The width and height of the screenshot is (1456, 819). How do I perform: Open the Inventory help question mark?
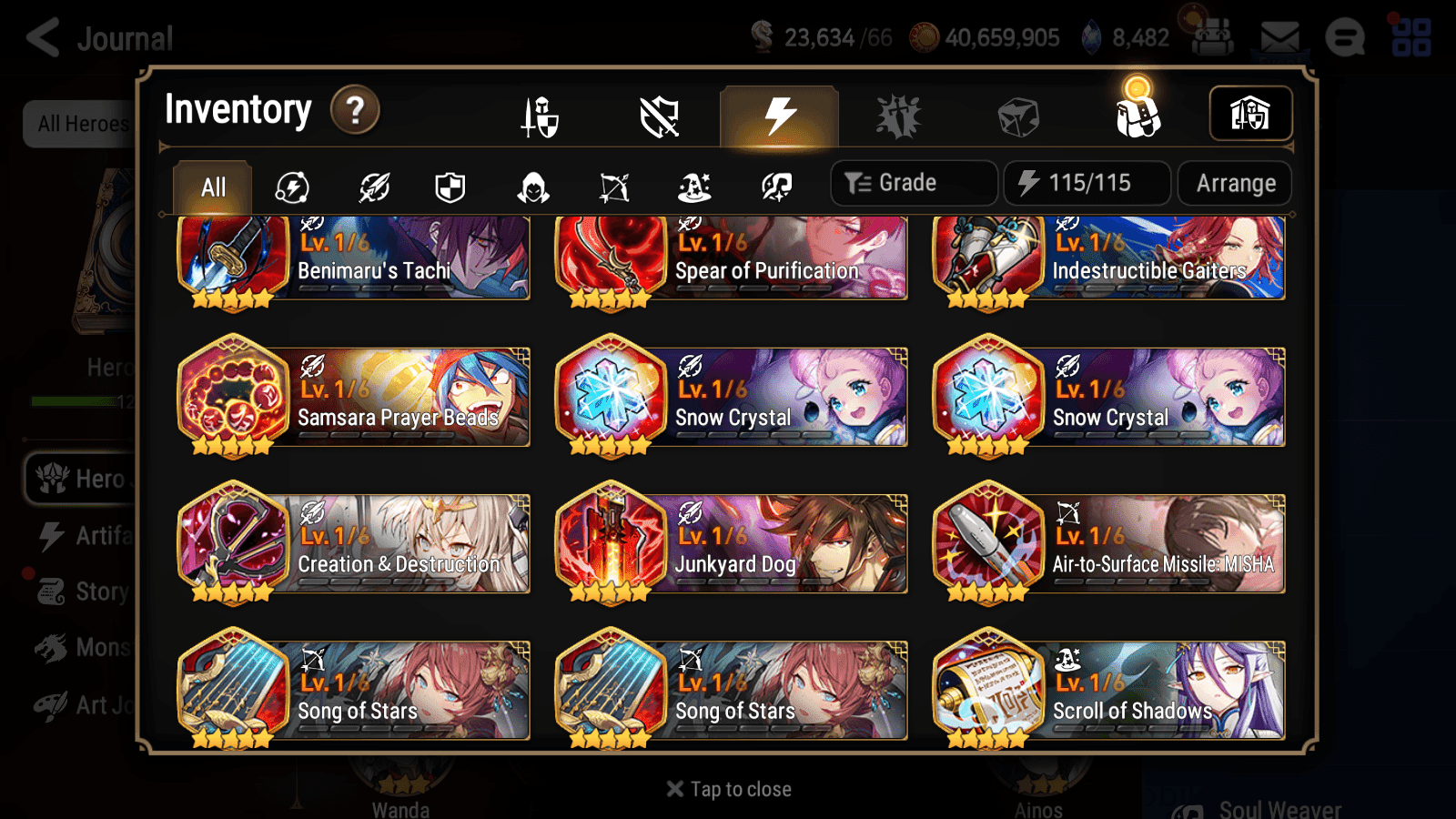click(354, 110)
